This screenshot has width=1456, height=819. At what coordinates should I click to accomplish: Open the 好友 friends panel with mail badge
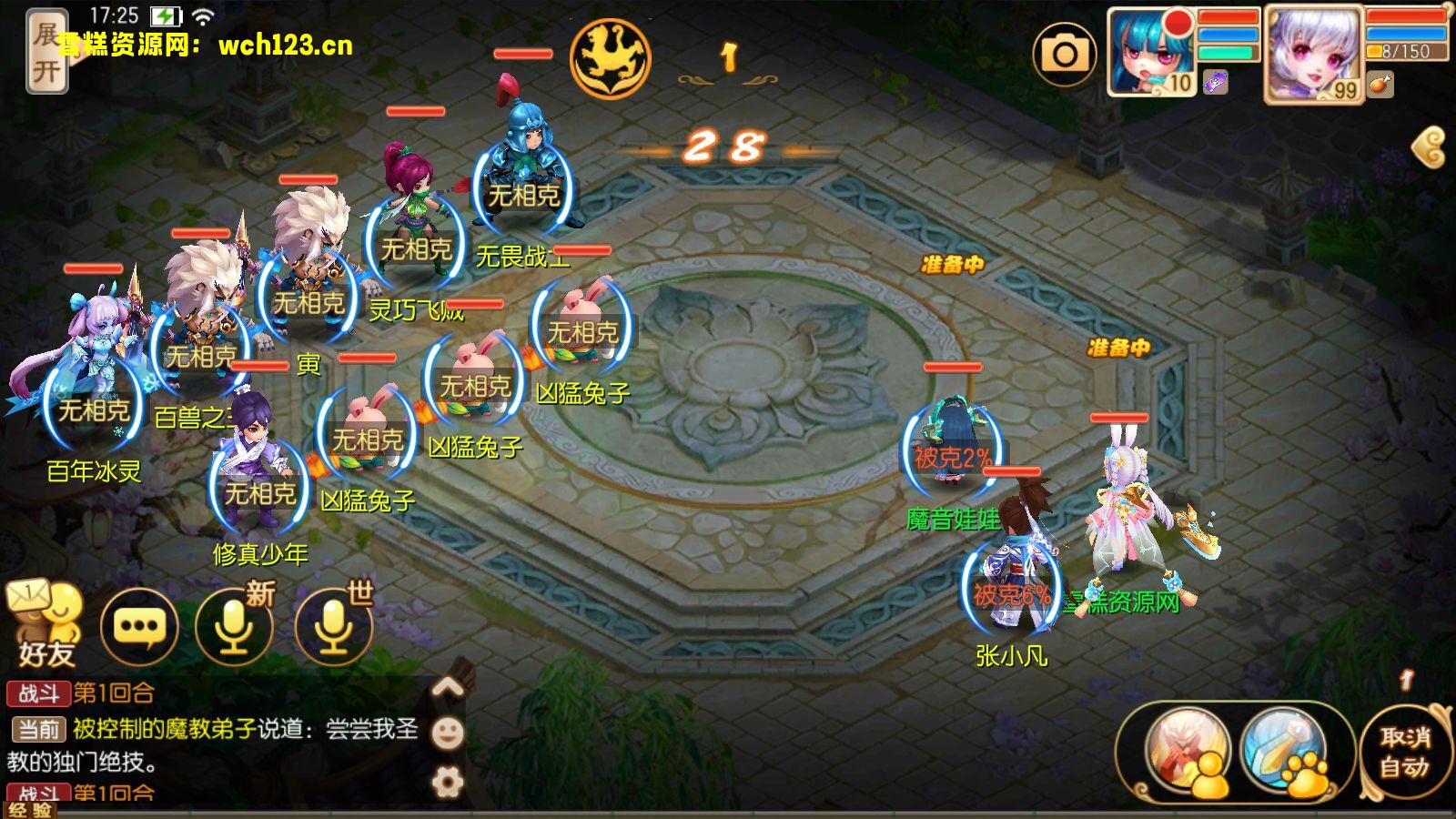click(44, 622)
